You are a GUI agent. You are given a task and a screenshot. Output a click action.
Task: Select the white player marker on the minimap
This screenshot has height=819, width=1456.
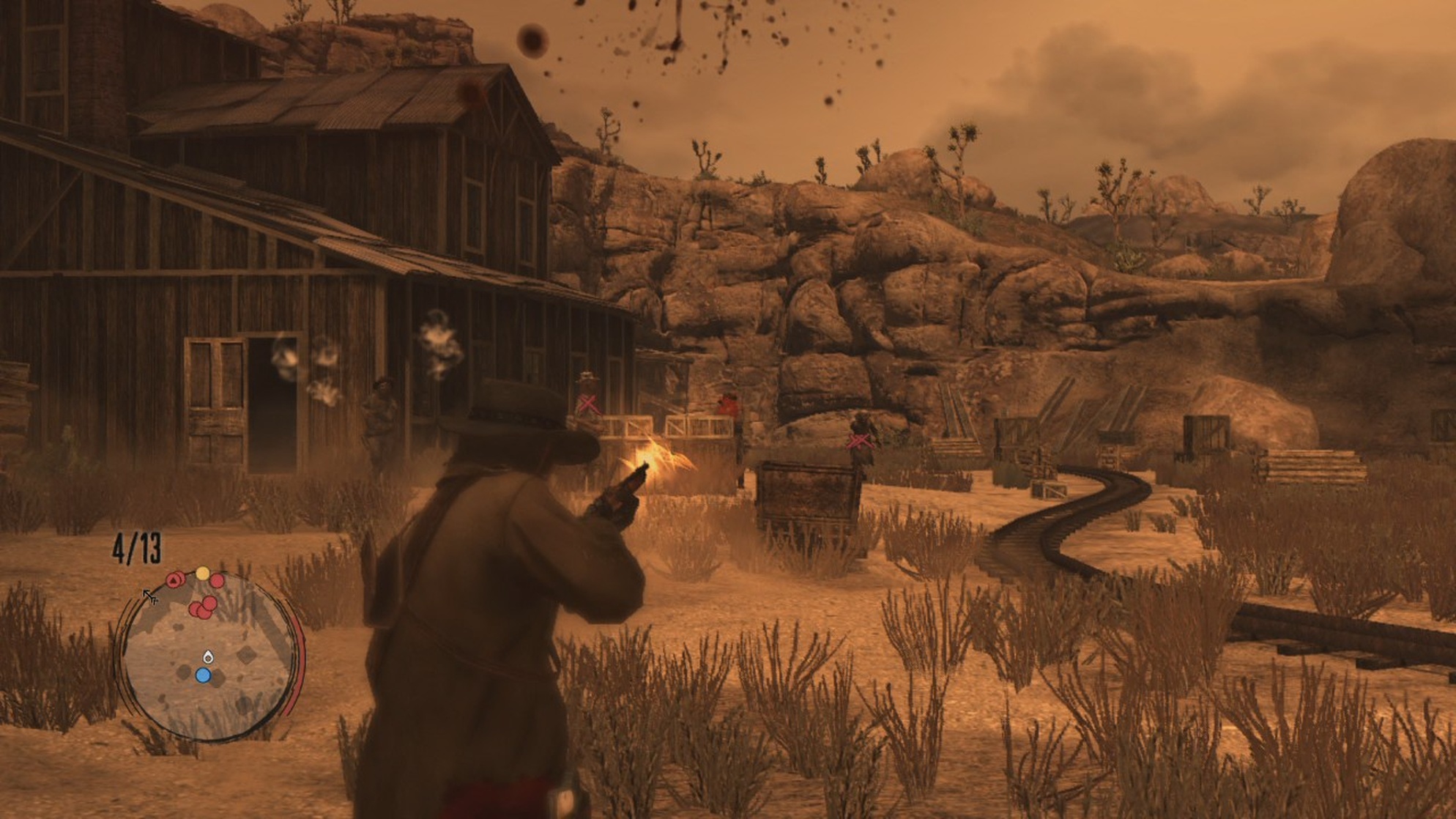(208, 657)
